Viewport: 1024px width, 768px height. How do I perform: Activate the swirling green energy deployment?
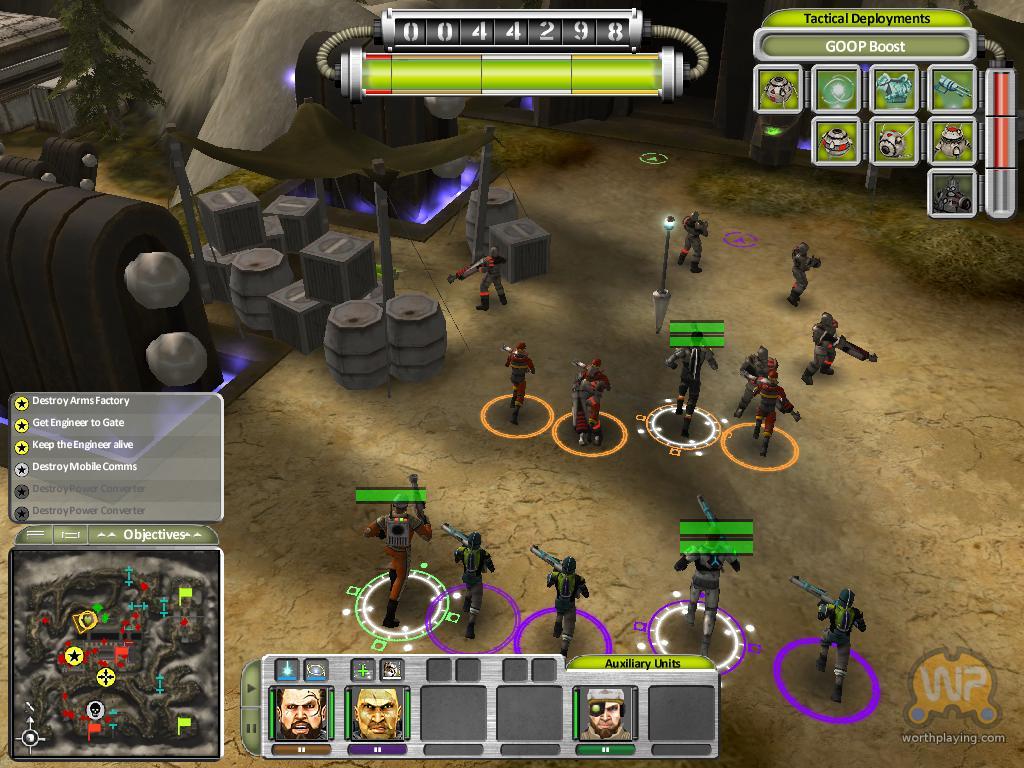837,90
